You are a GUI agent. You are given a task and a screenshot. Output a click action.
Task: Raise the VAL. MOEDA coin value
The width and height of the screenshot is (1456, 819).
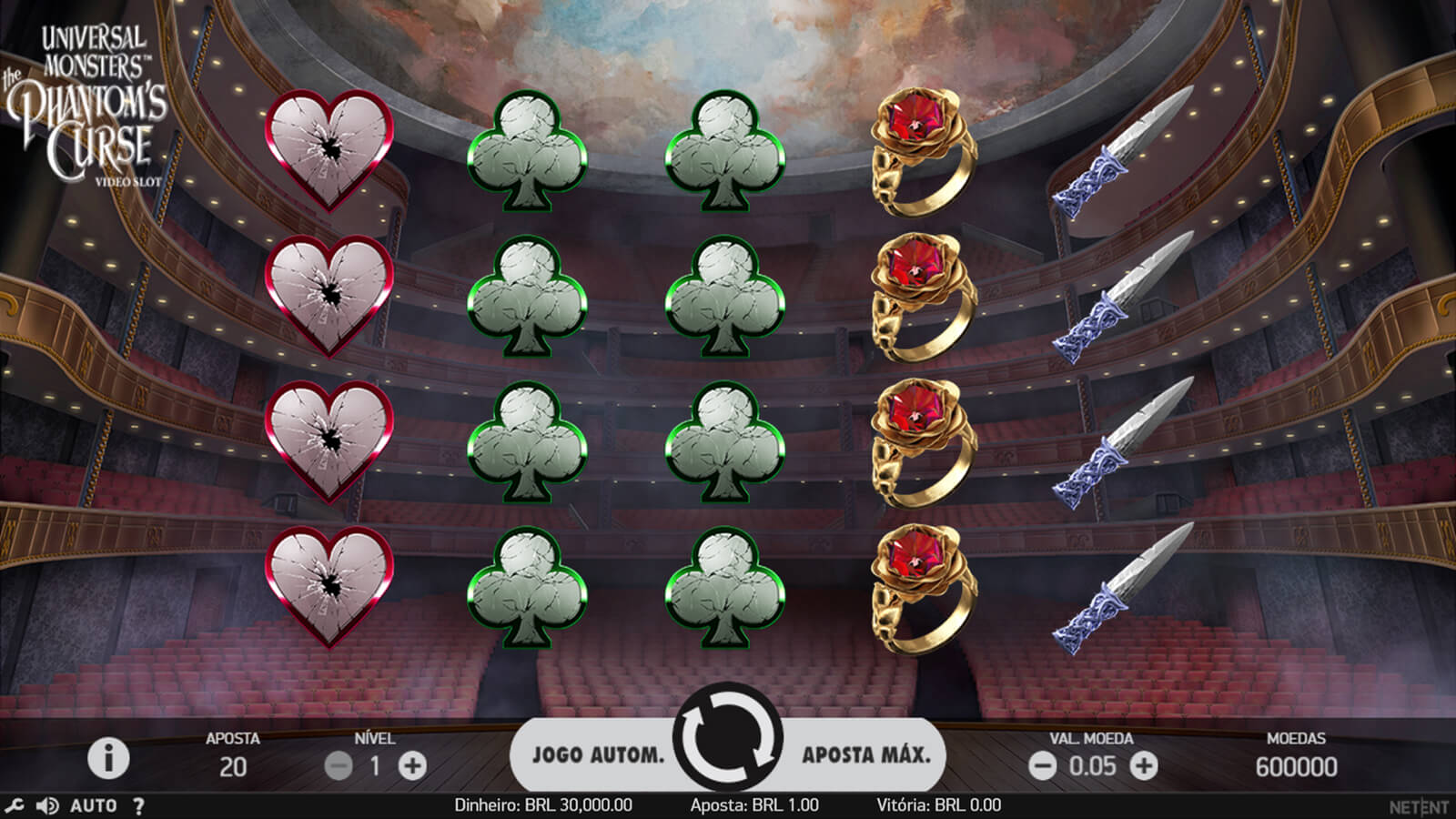pos(1143,766)
